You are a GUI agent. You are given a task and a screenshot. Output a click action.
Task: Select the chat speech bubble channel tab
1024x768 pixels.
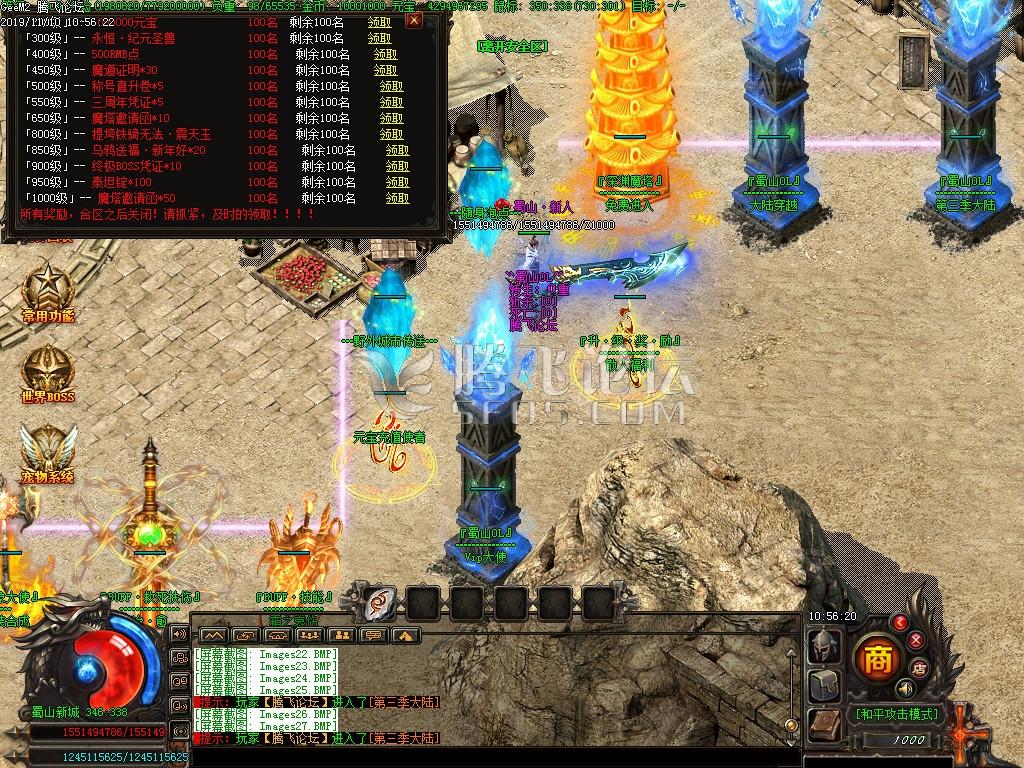[373, 635]
